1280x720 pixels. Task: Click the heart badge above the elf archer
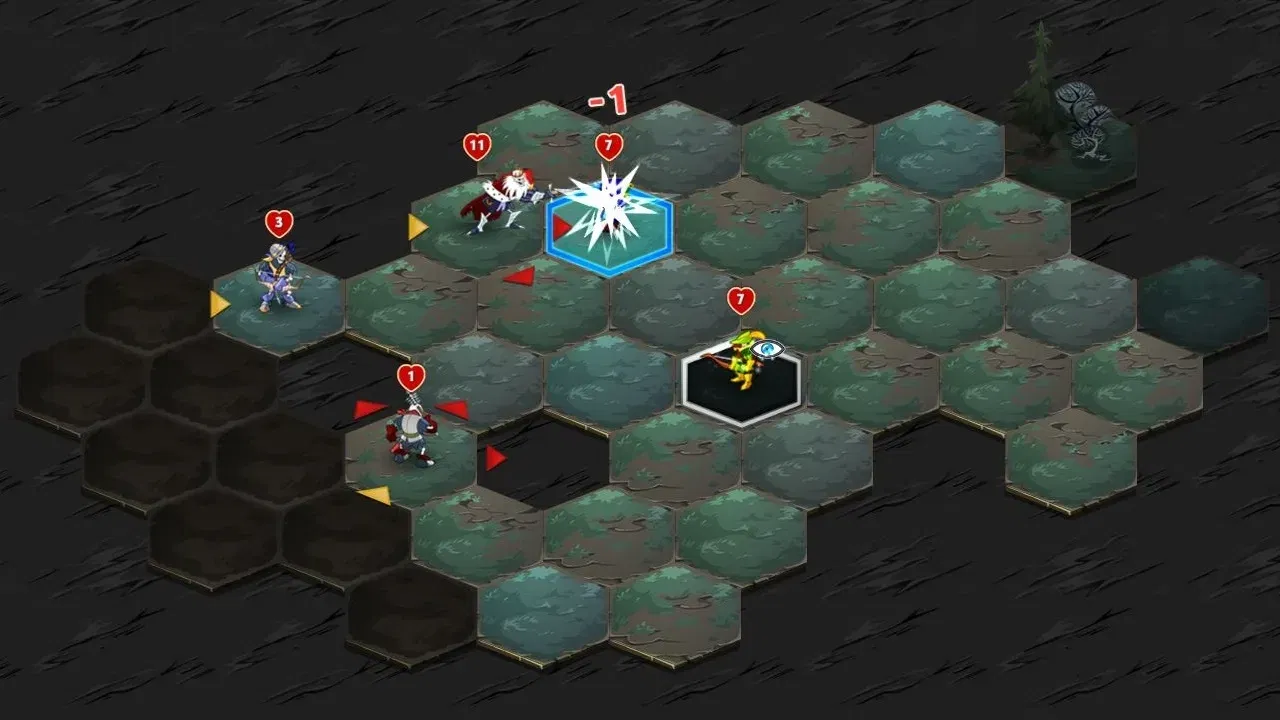(x=741, y=297)
